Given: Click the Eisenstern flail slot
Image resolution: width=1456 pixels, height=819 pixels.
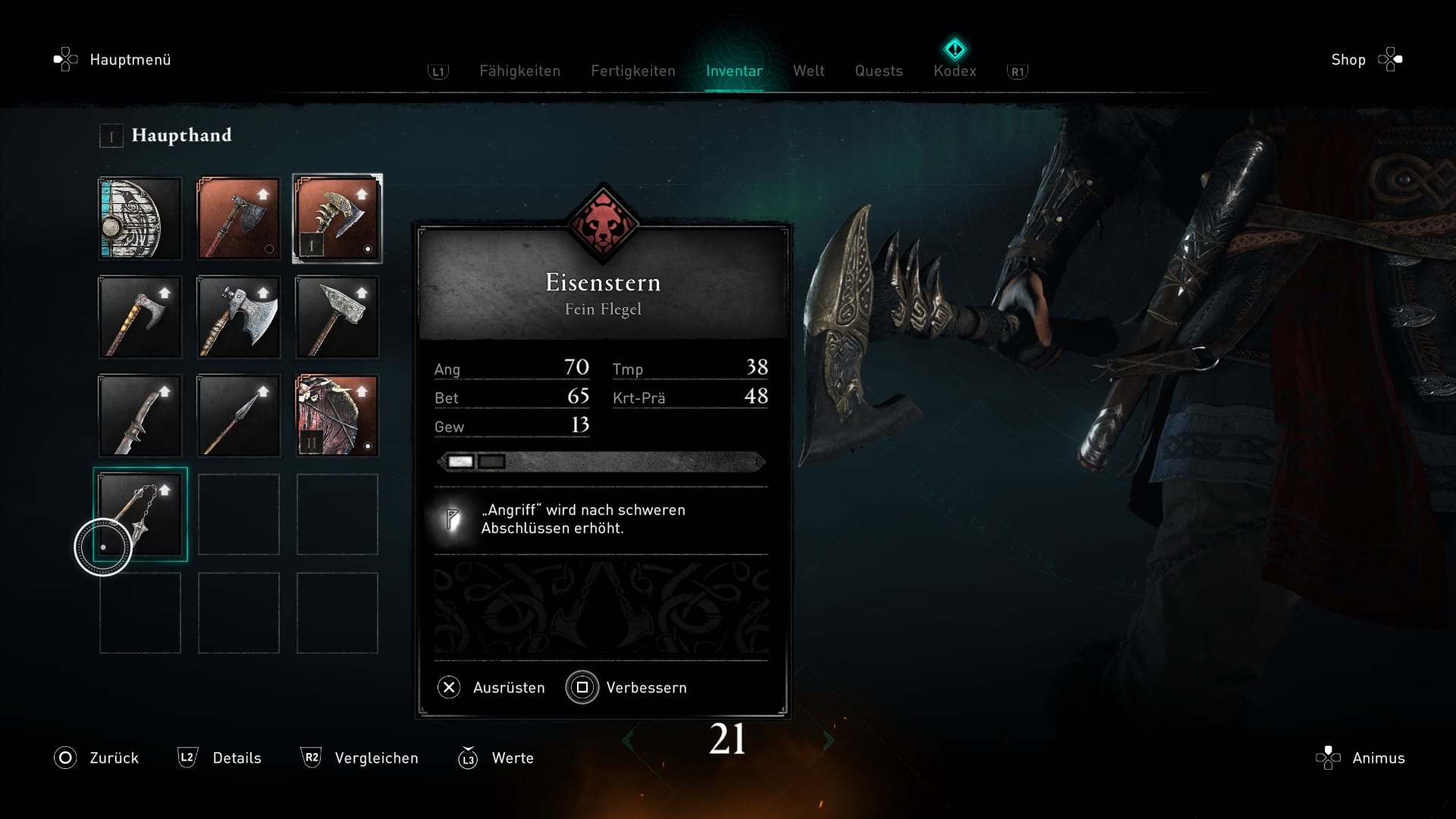Looking at the screenshot, I should (140, 514).
